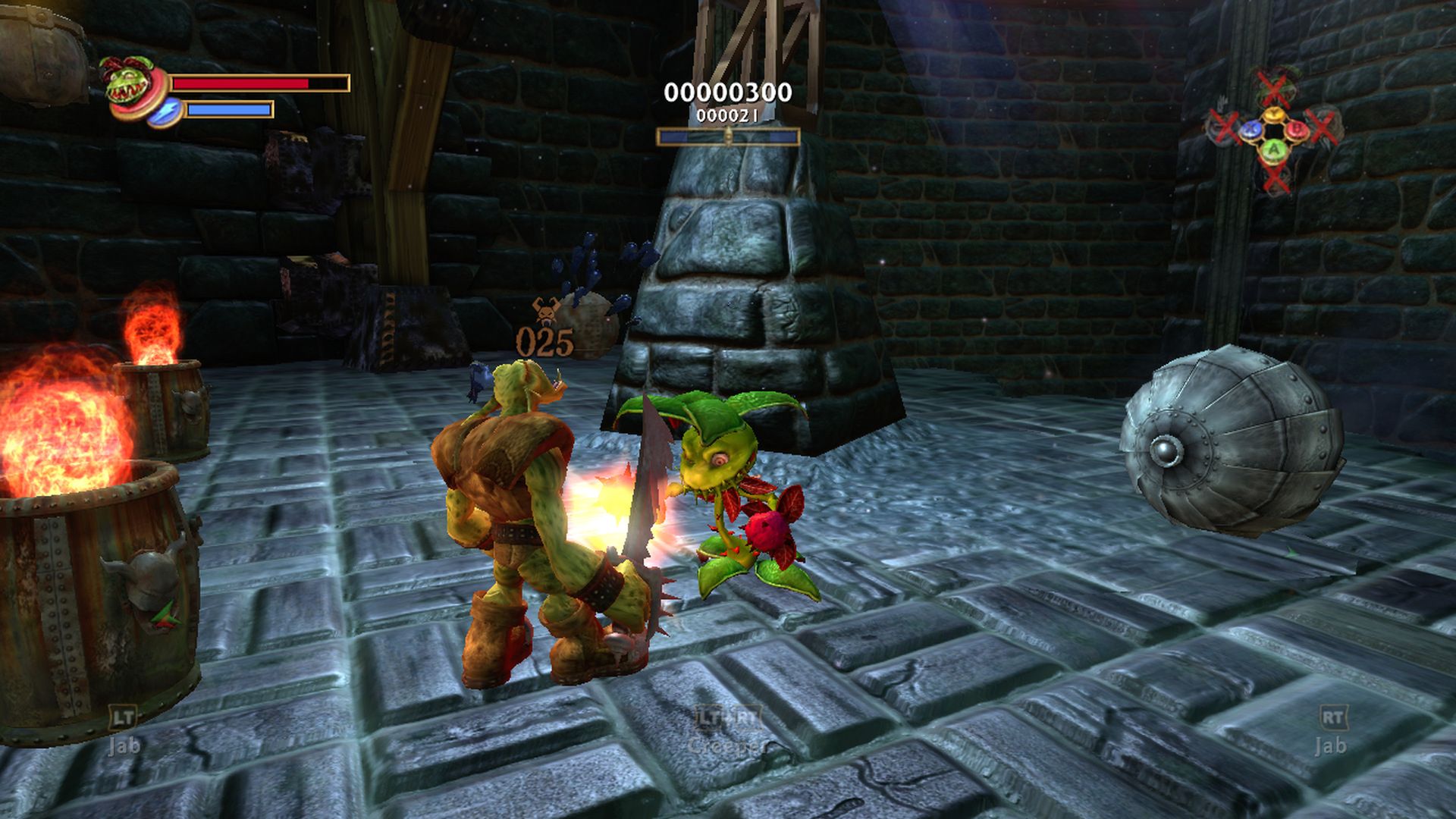
Task: Select the blue lightning energy icon
Action: tap(165, 111)
